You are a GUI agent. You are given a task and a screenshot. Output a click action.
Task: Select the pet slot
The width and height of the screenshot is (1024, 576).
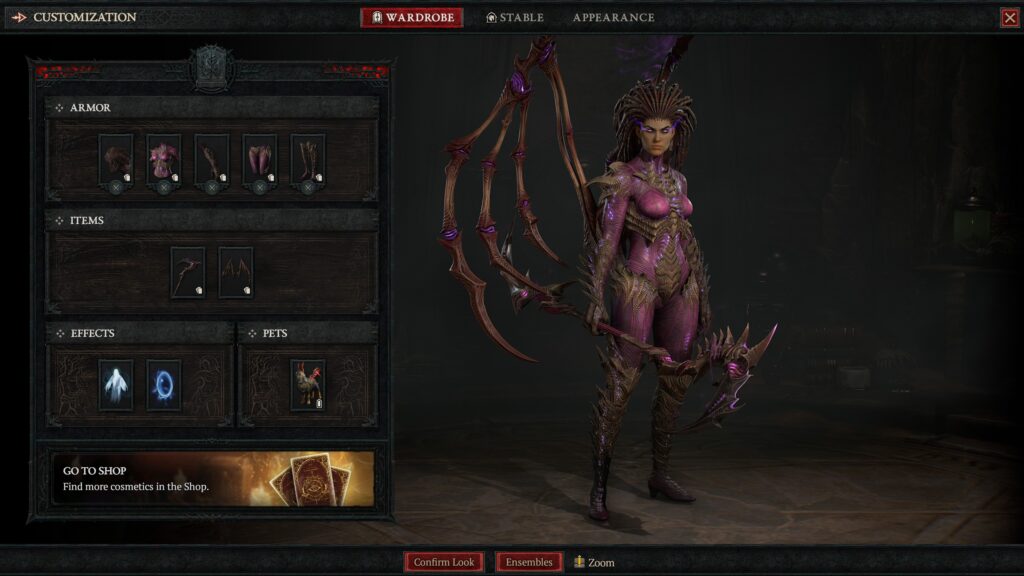coord(308,385)
